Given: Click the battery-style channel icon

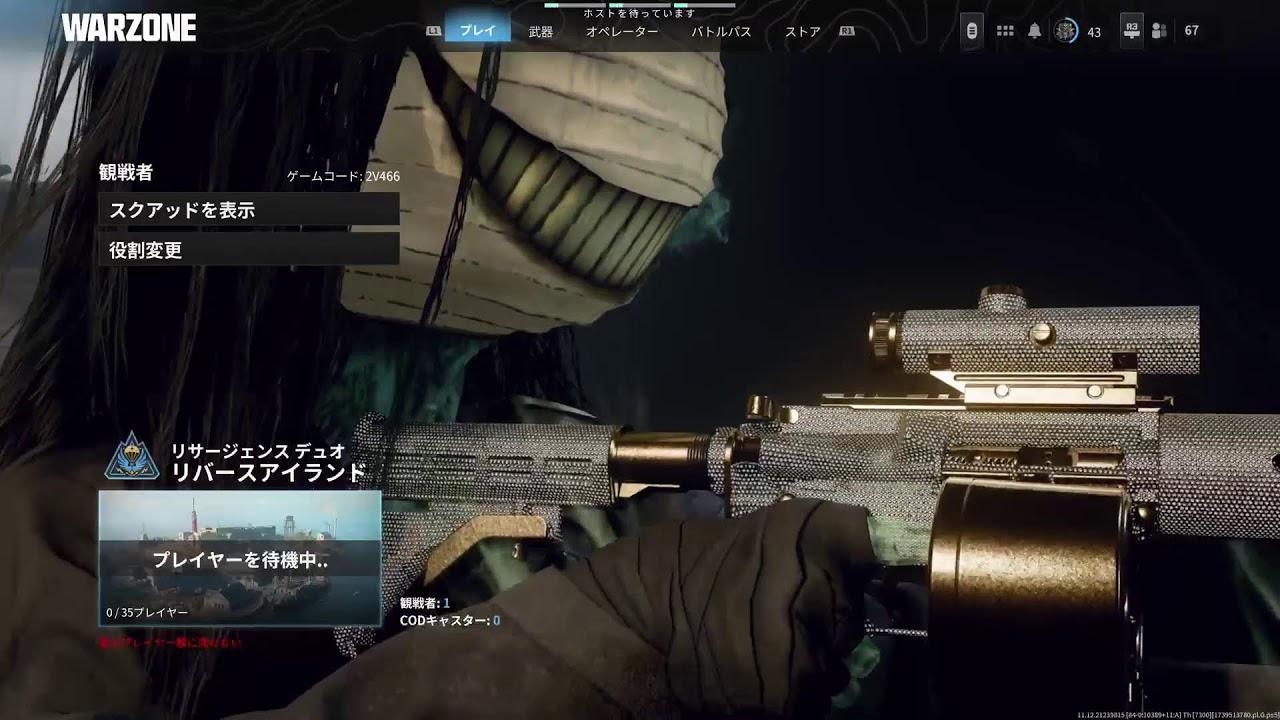Looking at the screenshot, I should coord(972,30).
